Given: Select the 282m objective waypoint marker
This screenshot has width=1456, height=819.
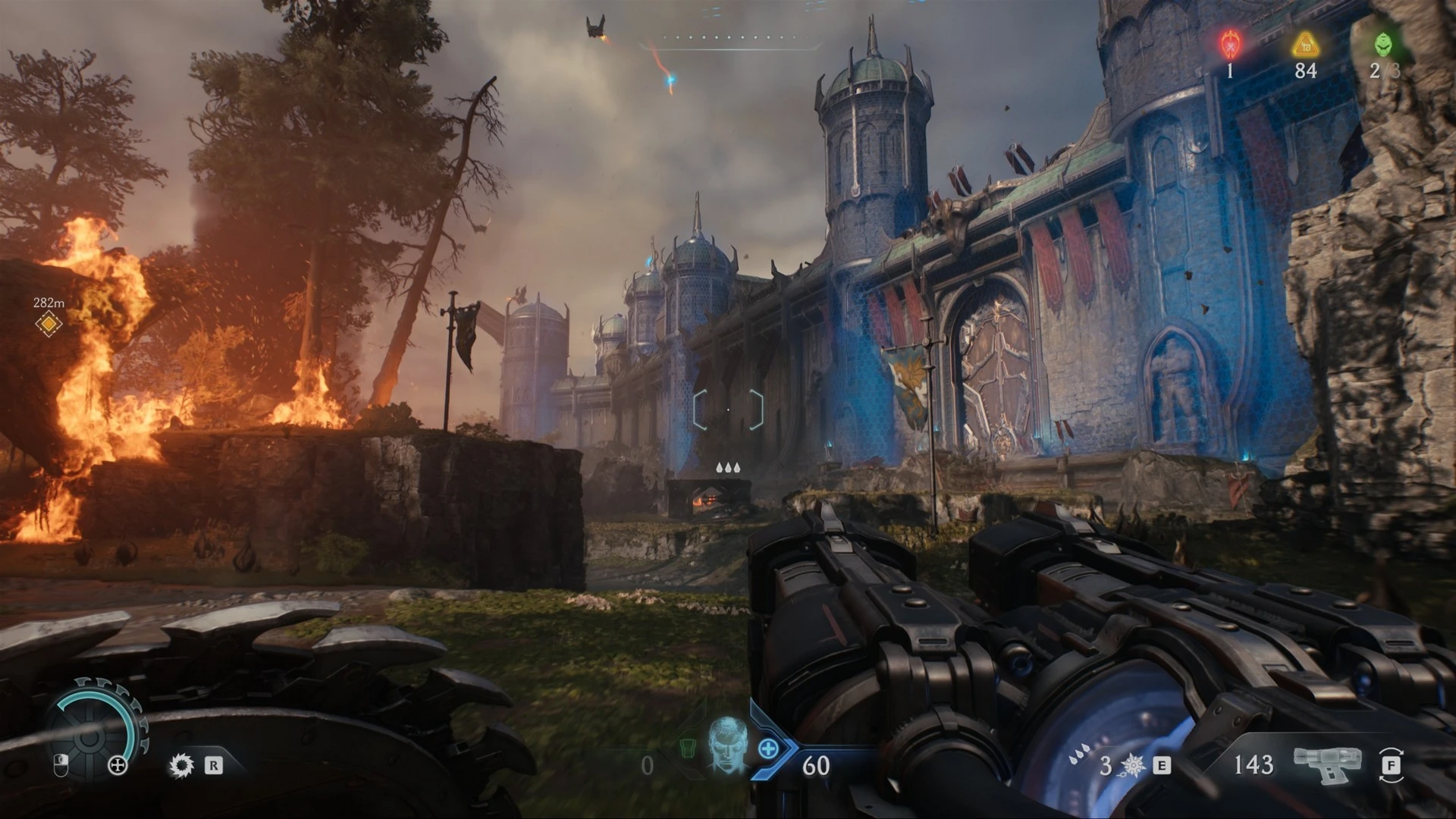Looking at the screenshot, I should coord(49,324).
